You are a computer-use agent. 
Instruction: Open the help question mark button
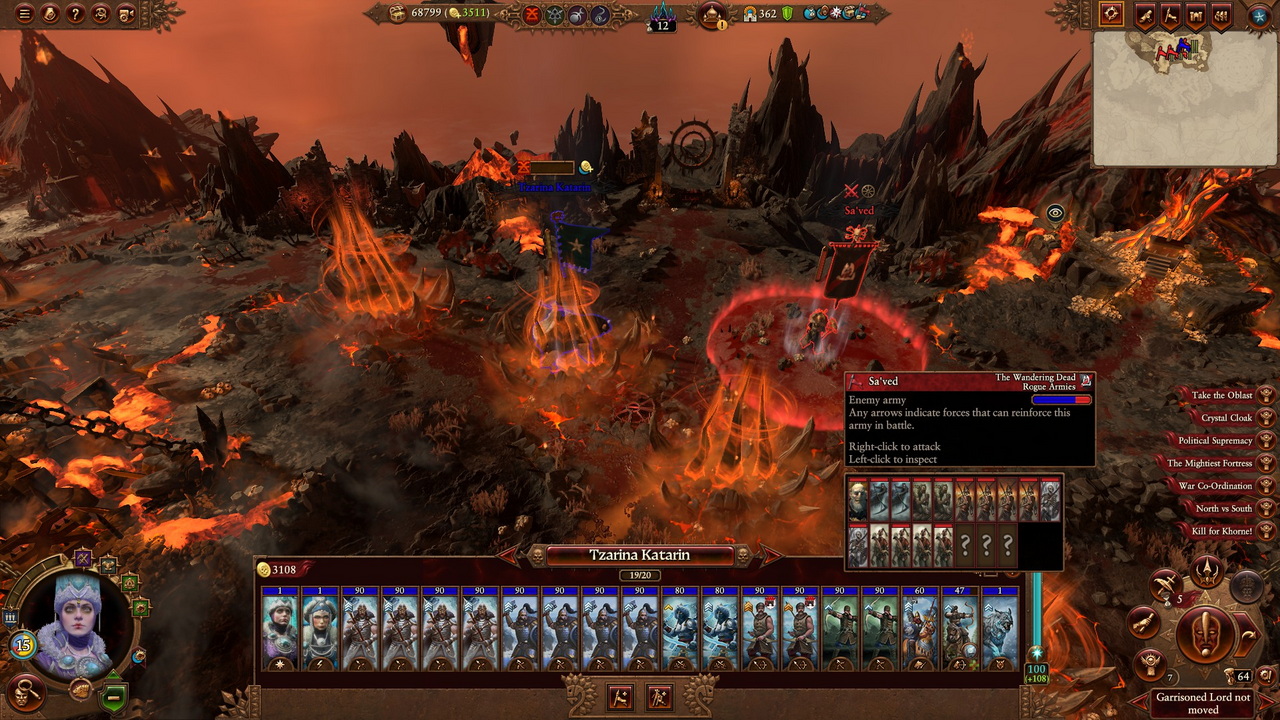pyautogui.click(x=75, y=14)
